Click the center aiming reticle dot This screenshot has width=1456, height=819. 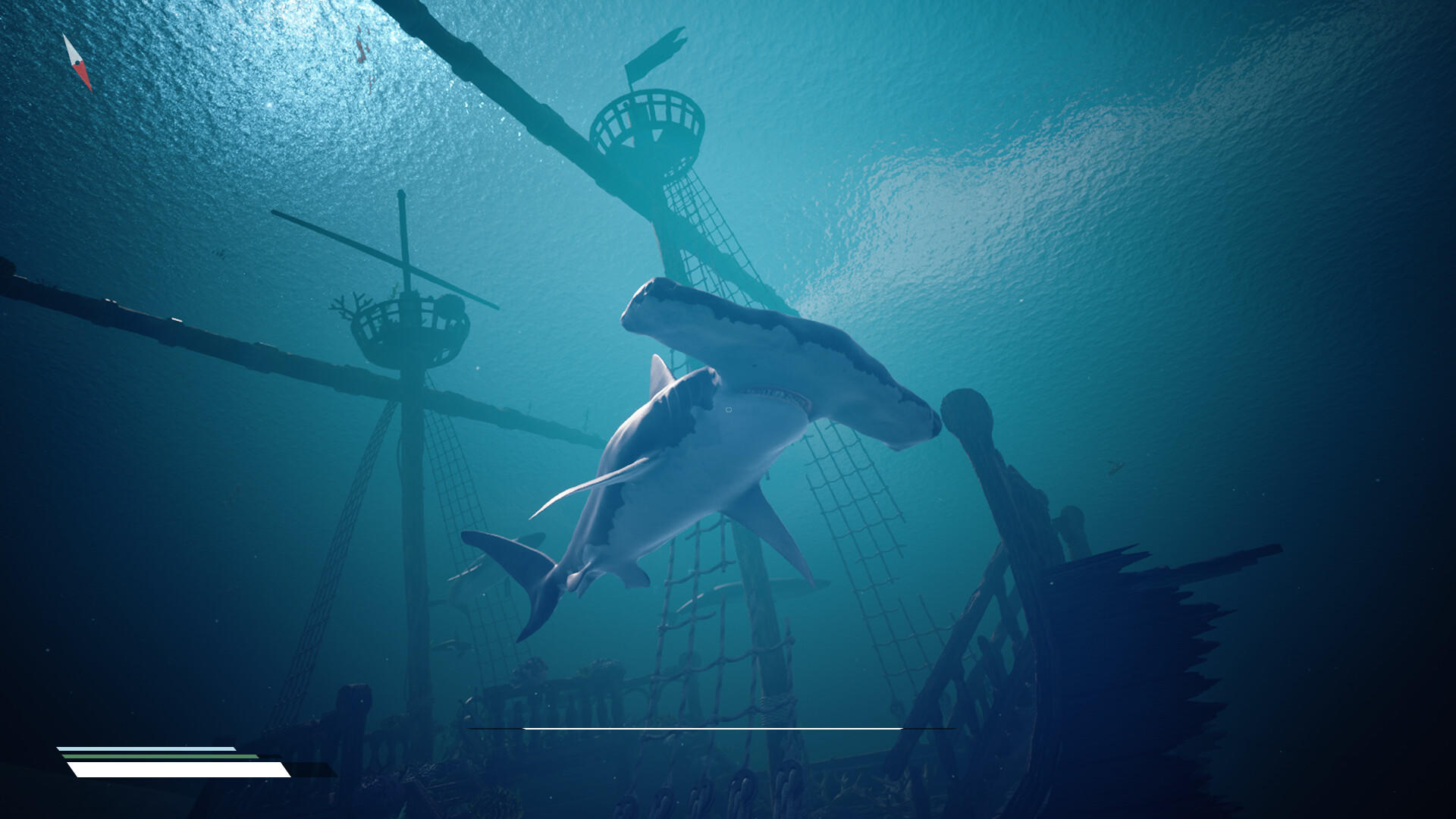[730, 408]
